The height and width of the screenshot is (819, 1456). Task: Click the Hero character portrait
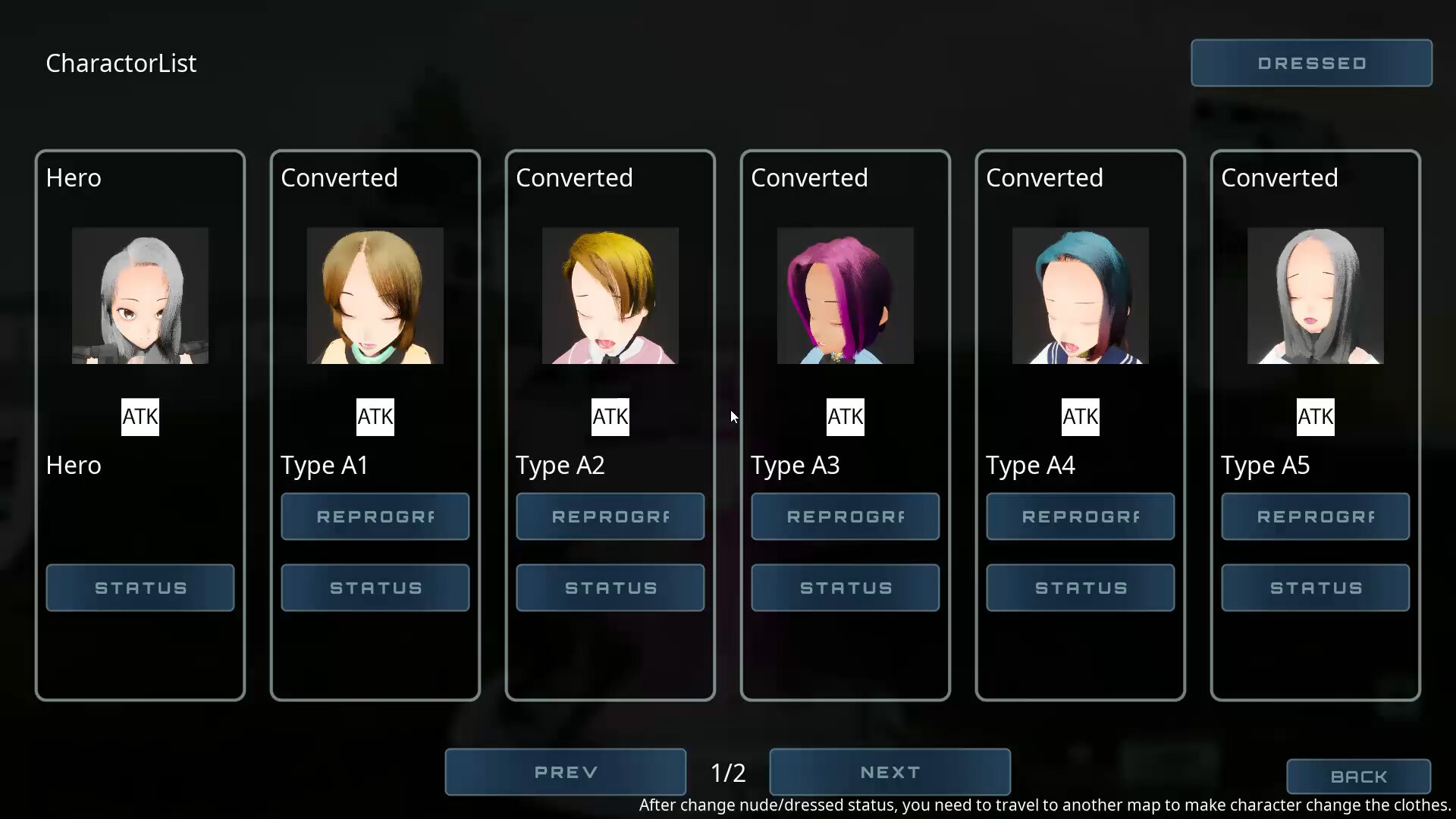tap(140, 296)
